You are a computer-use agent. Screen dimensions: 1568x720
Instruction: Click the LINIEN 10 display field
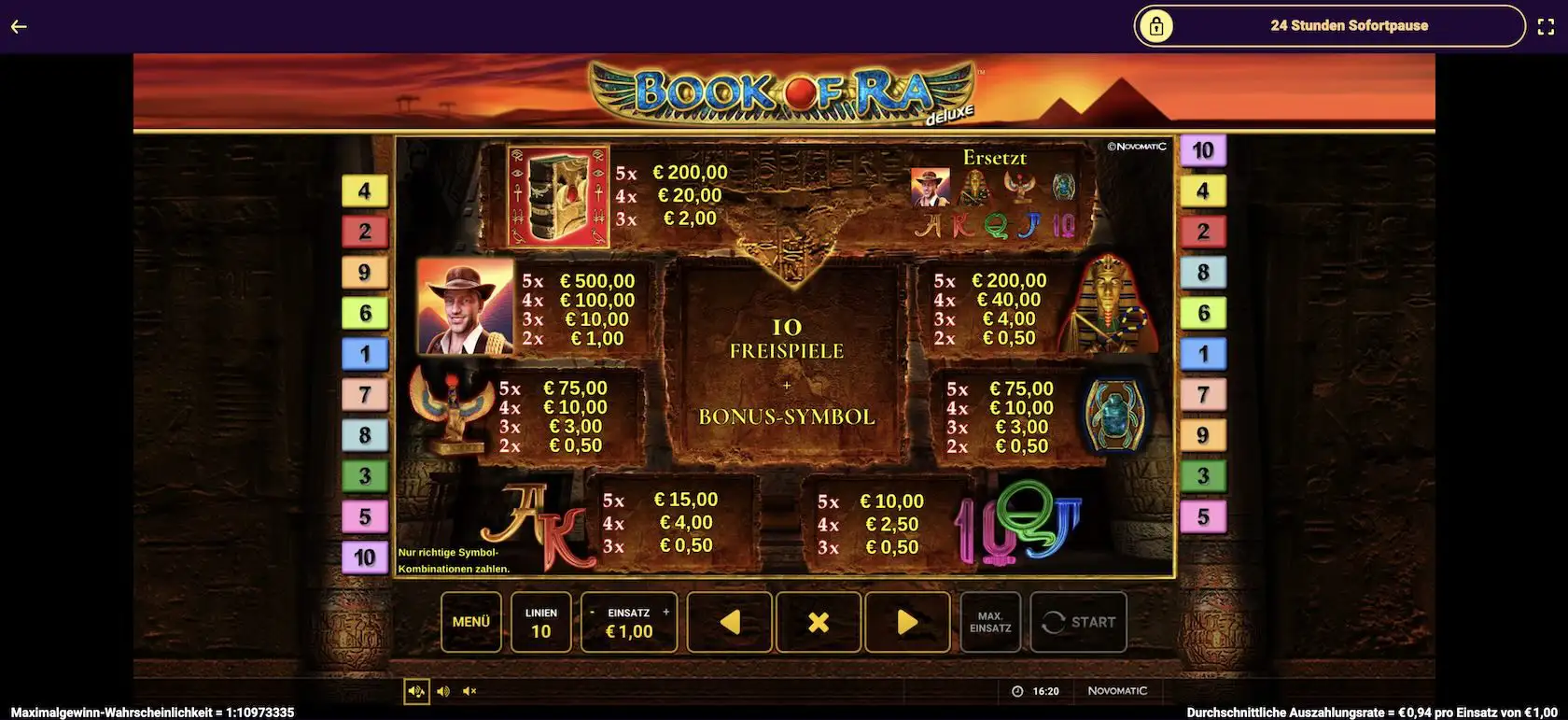(541, 622)
